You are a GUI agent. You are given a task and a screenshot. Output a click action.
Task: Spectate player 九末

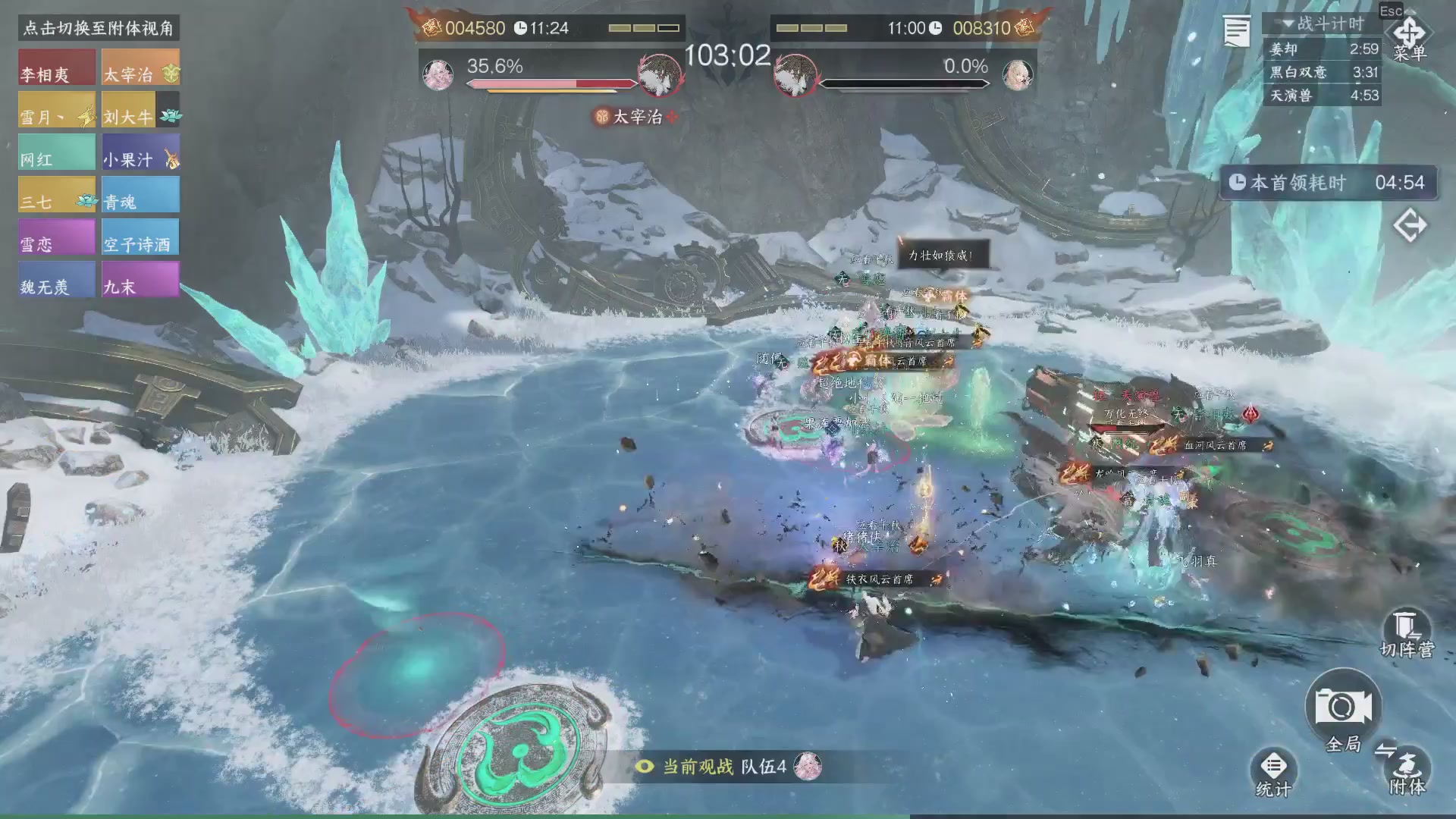click(140, 280)
